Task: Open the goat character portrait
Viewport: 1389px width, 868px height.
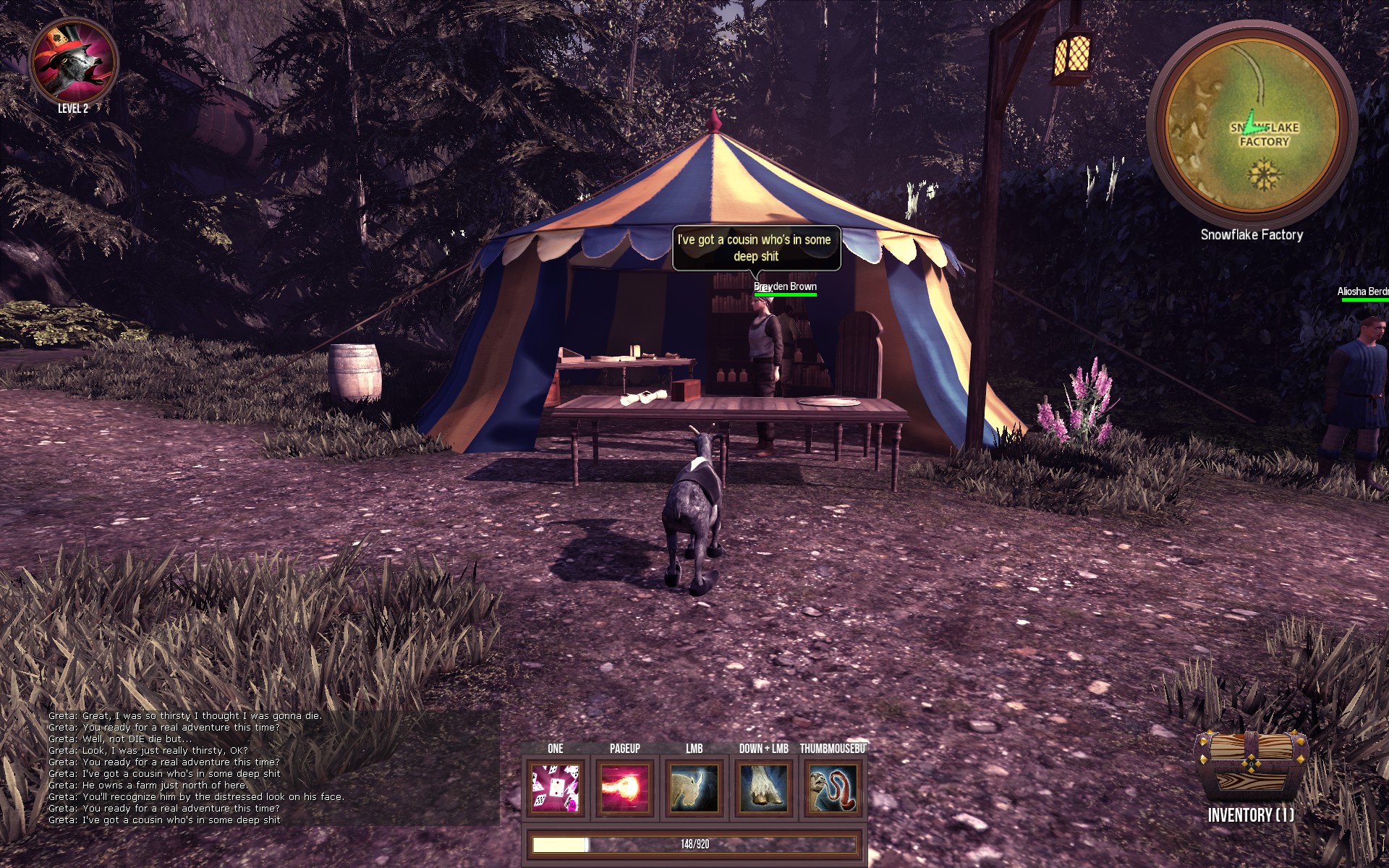Action: tap(73, 61)
